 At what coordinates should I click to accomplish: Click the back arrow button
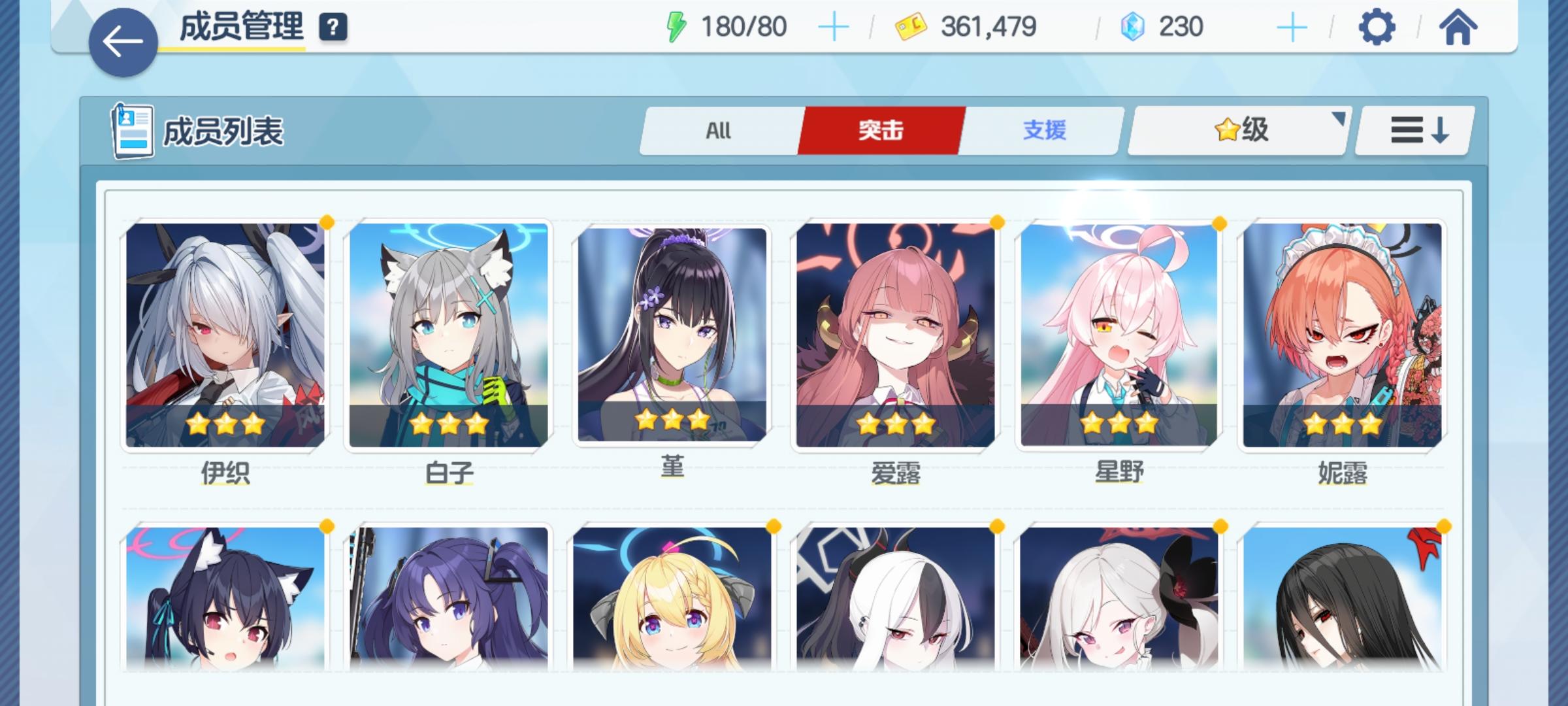[122, 41]
